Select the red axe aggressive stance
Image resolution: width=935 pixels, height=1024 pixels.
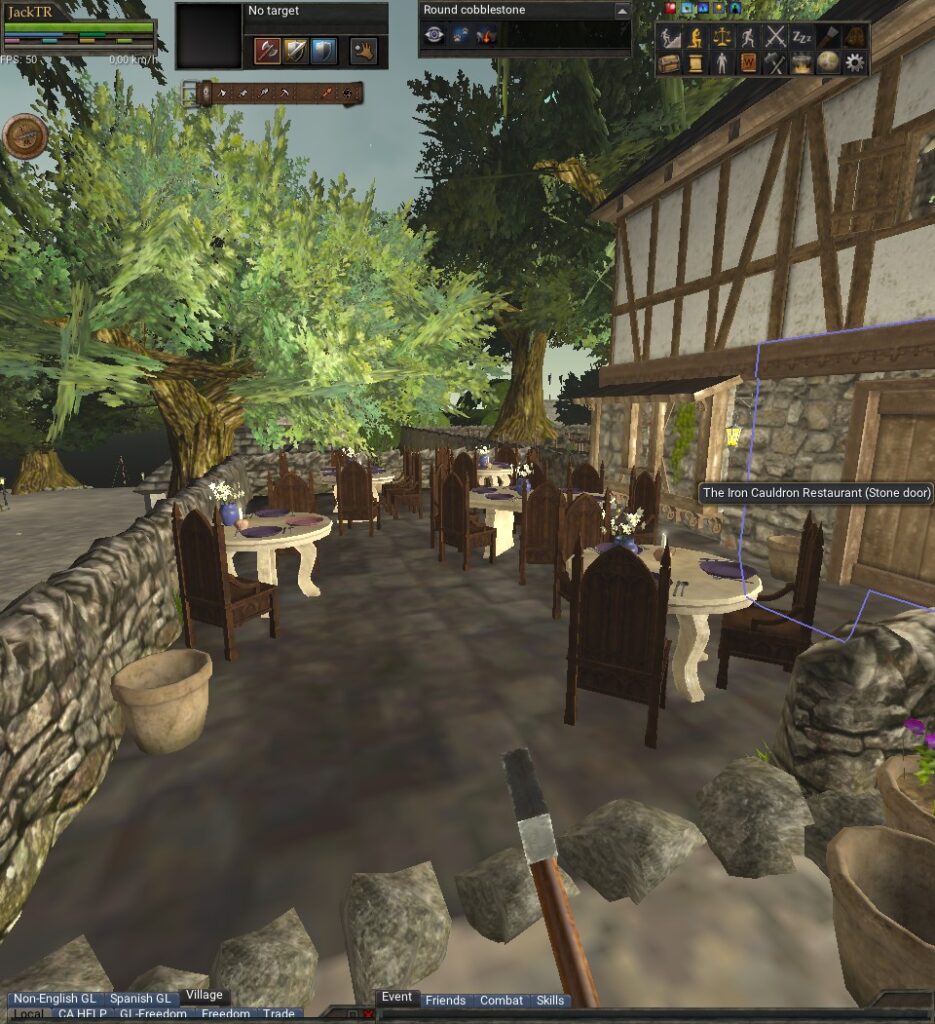coord(267,50)
